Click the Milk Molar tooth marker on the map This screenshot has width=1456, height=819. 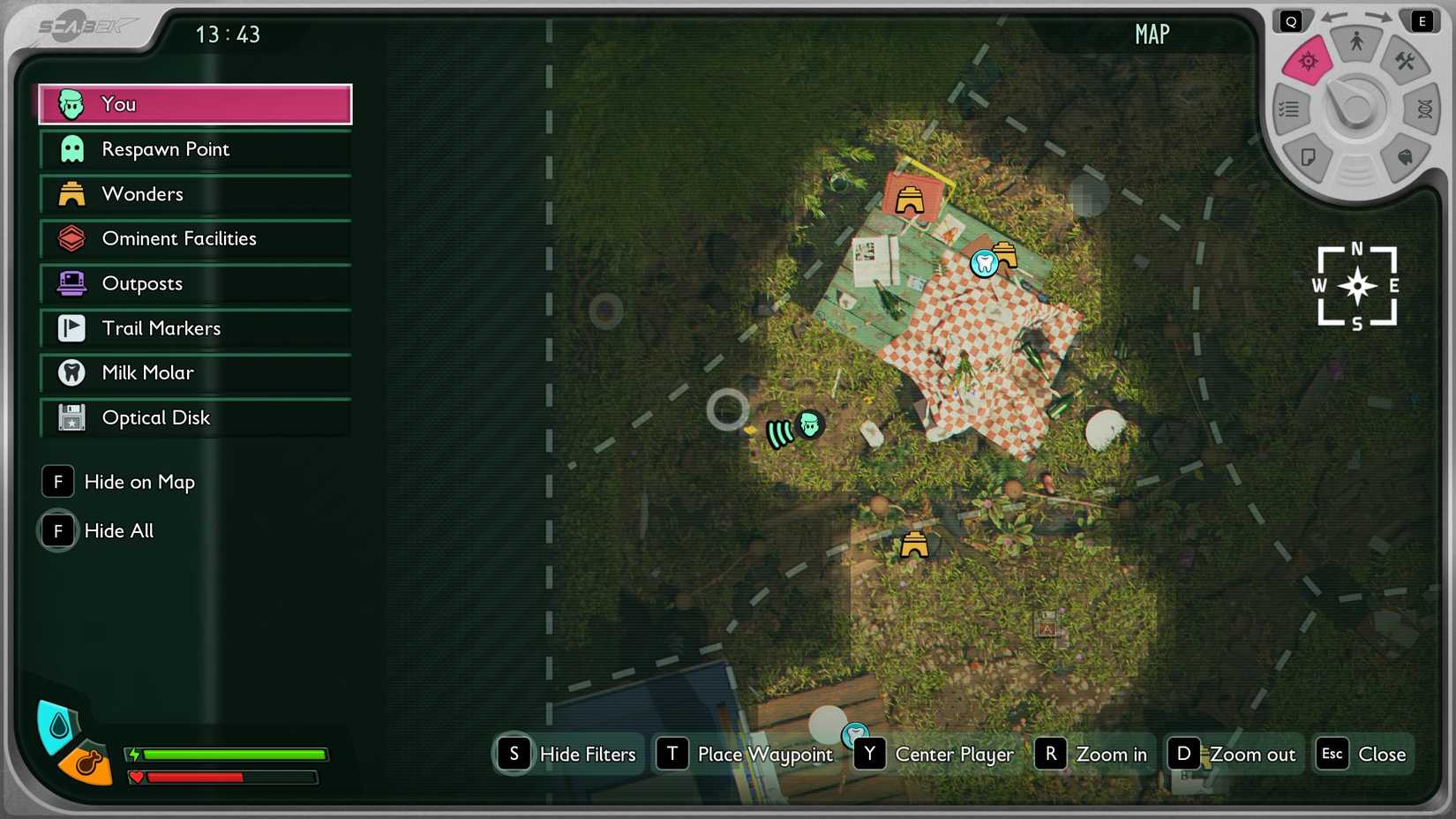pos(983,262)
